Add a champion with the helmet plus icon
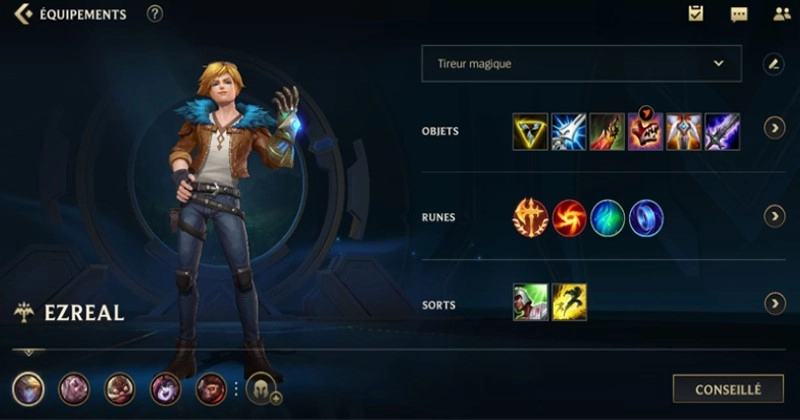Image resolution: width=800 pixels, height=420 pixels. click(x=262, y=389)
